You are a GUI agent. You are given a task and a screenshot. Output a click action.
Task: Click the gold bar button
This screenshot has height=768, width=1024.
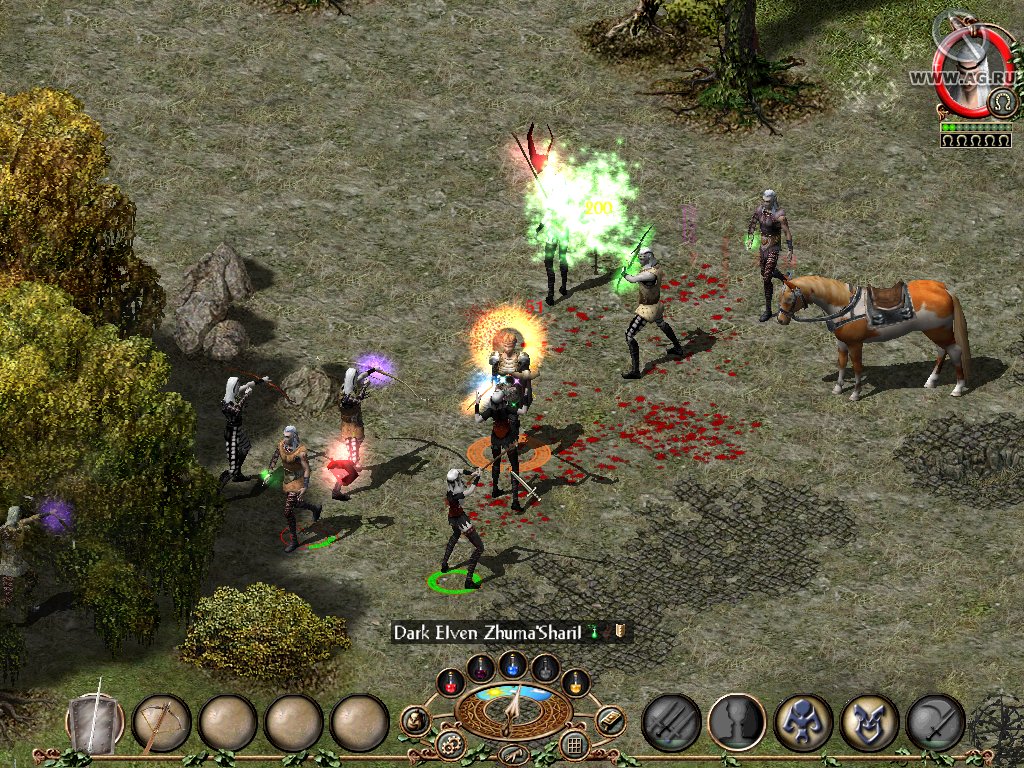pyautogui.click(x=609, y=720)
